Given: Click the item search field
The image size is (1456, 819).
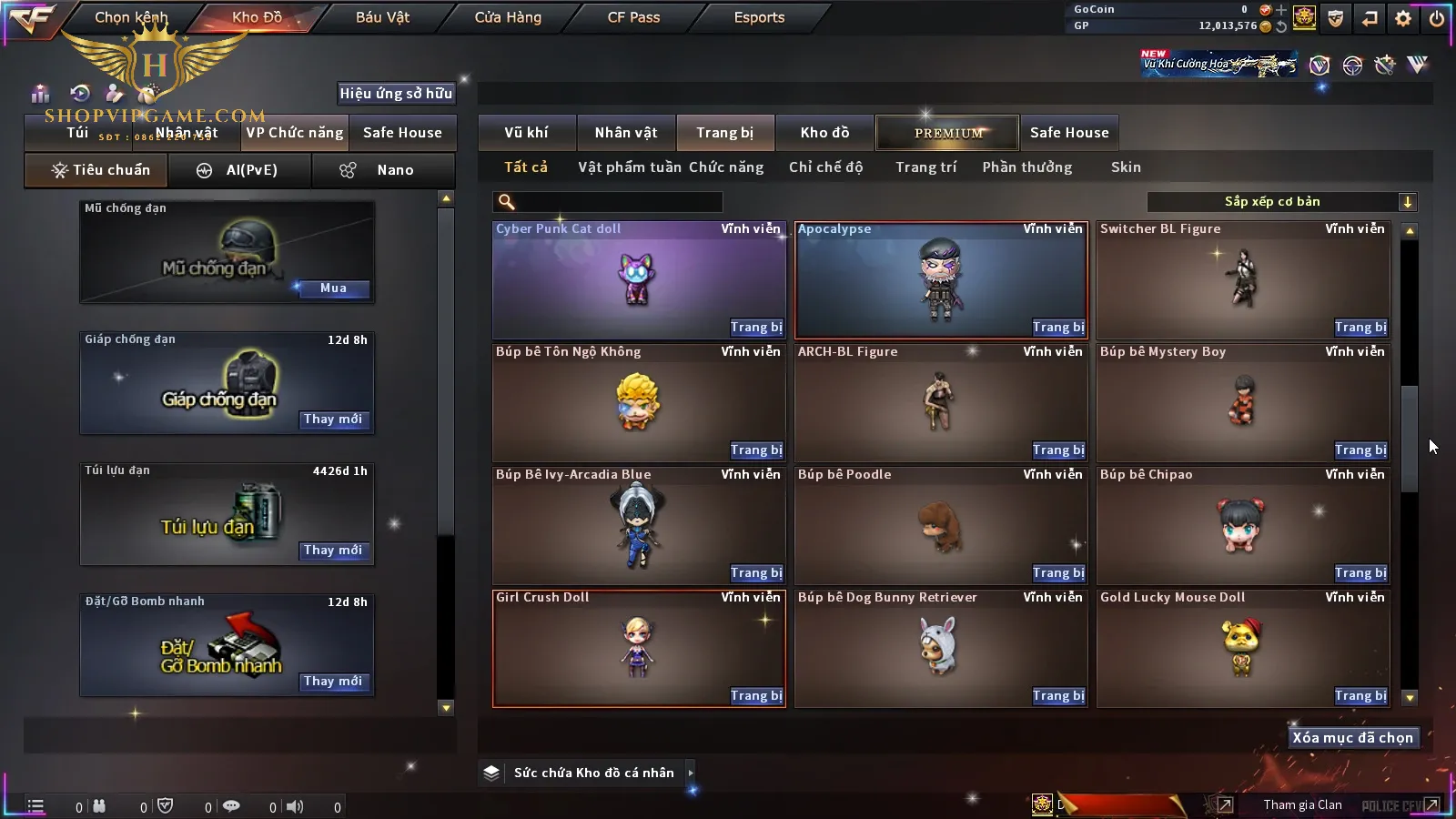Looking at the screenshot, I should point(608,202).
